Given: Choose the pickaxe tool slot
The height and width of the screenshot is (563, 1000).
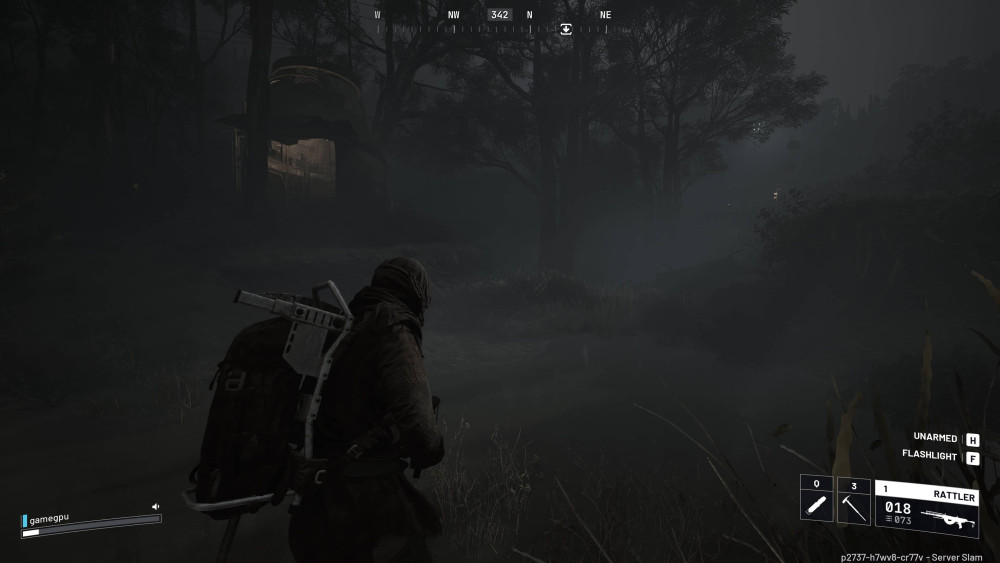Looking at the screenshot, I should pos(853,499).
